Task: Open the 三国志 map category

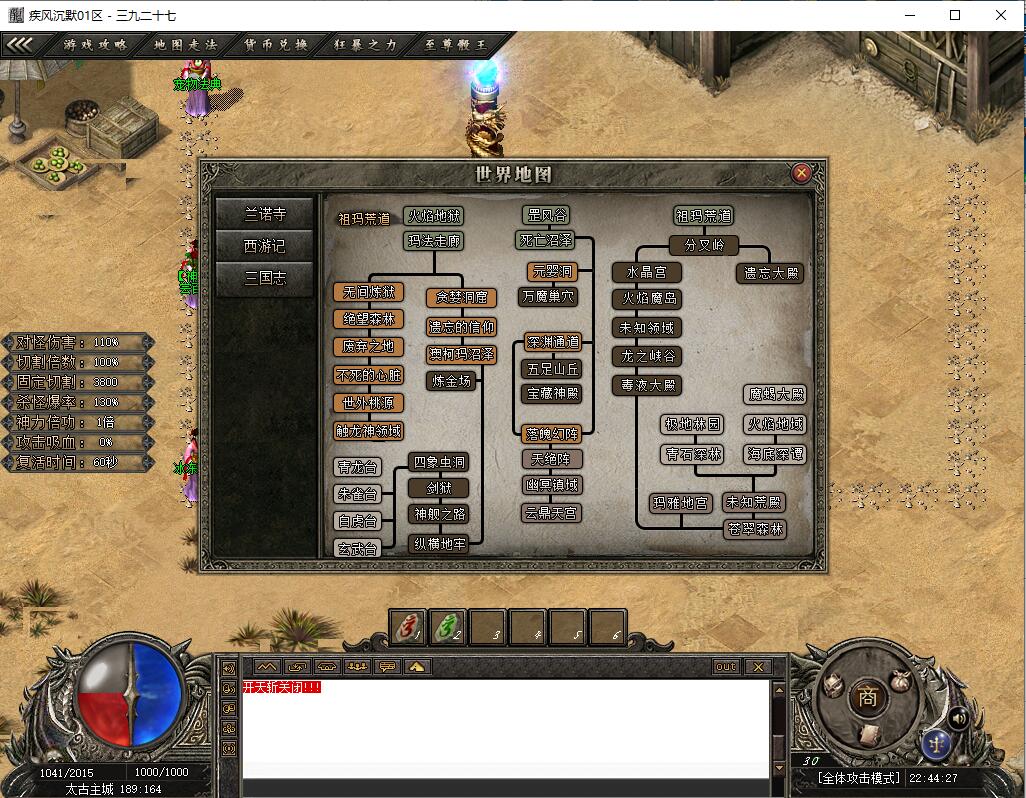Action: click(x=265, y=278)
